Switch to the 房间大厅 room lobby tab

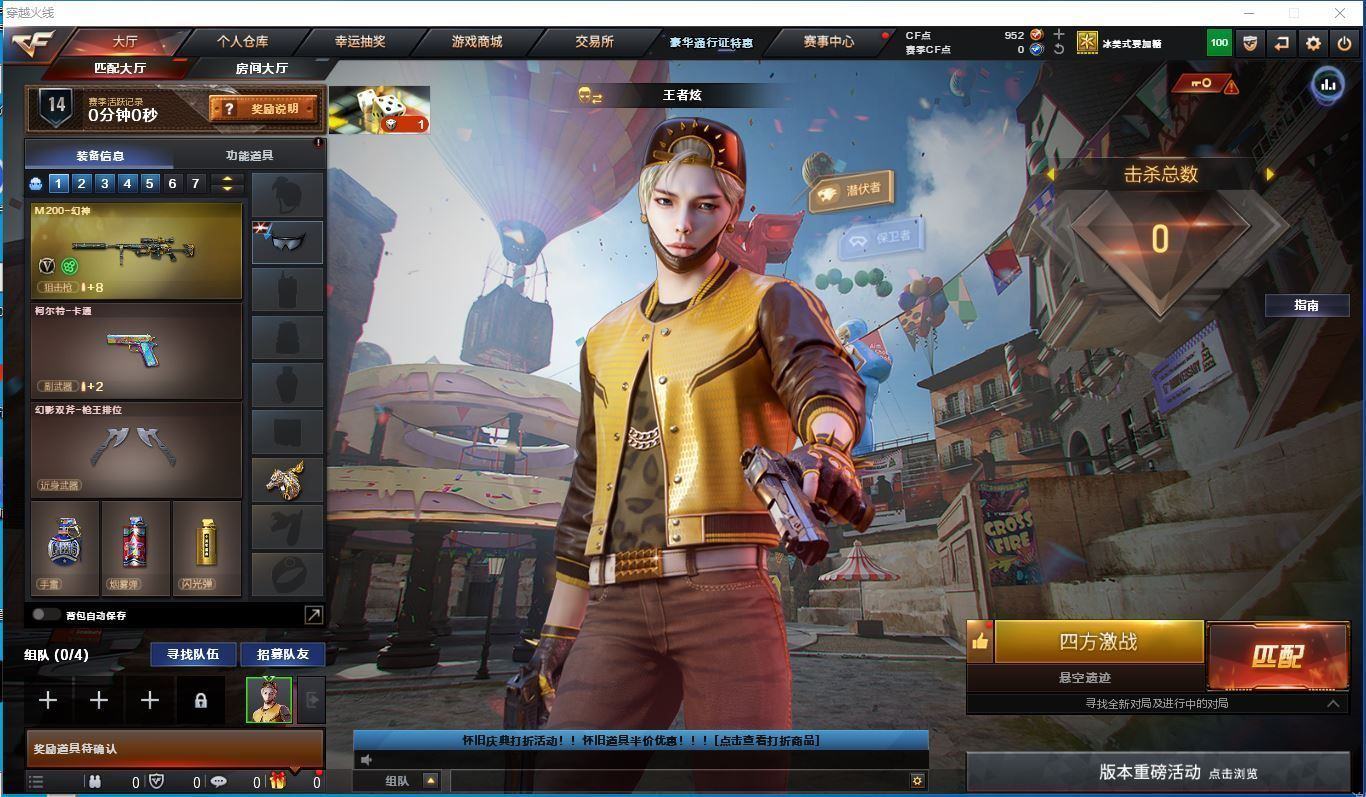click(262, 68)
